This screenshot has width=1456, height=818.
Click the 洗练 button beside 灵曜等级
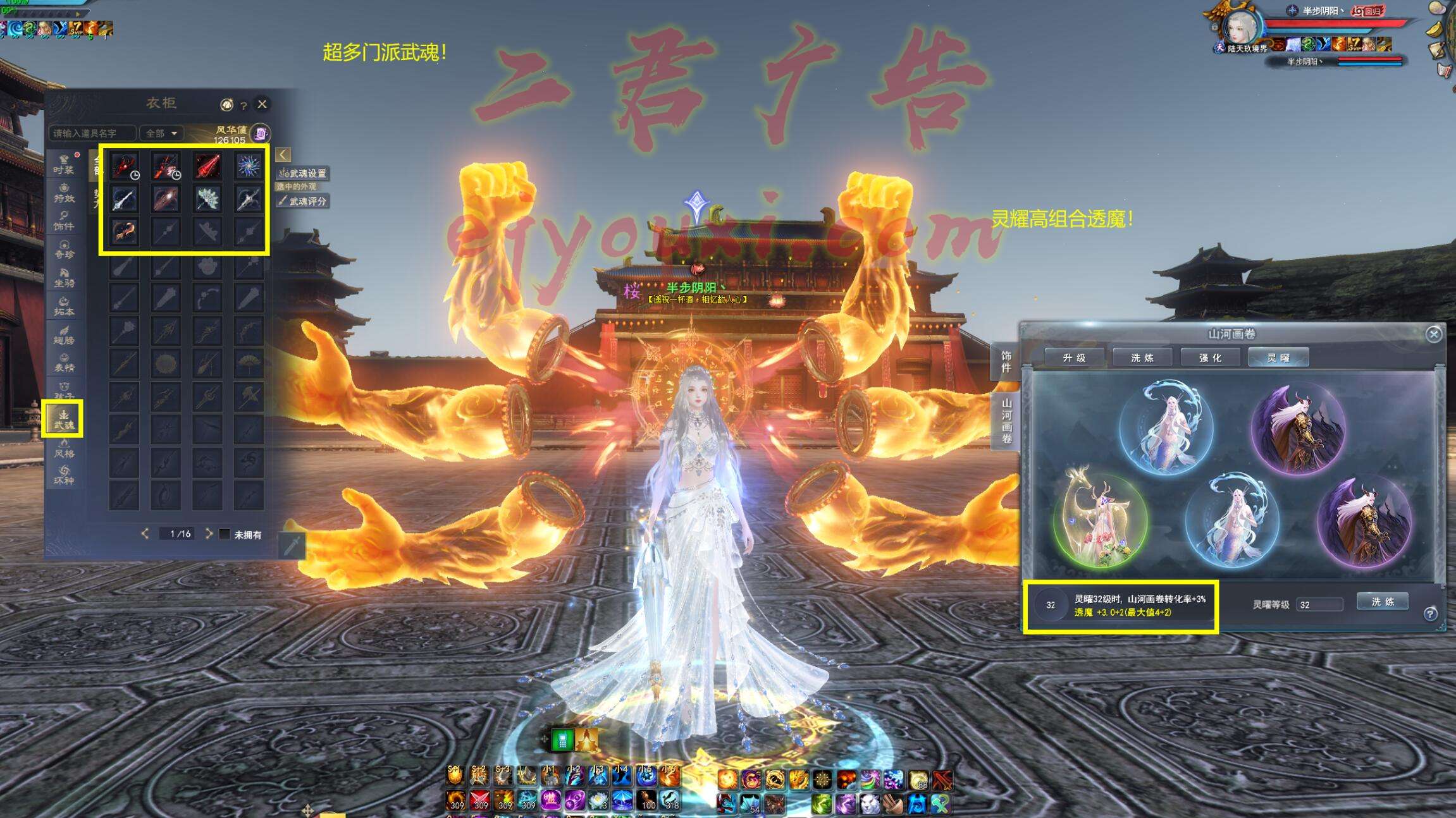pos(1382,602)
